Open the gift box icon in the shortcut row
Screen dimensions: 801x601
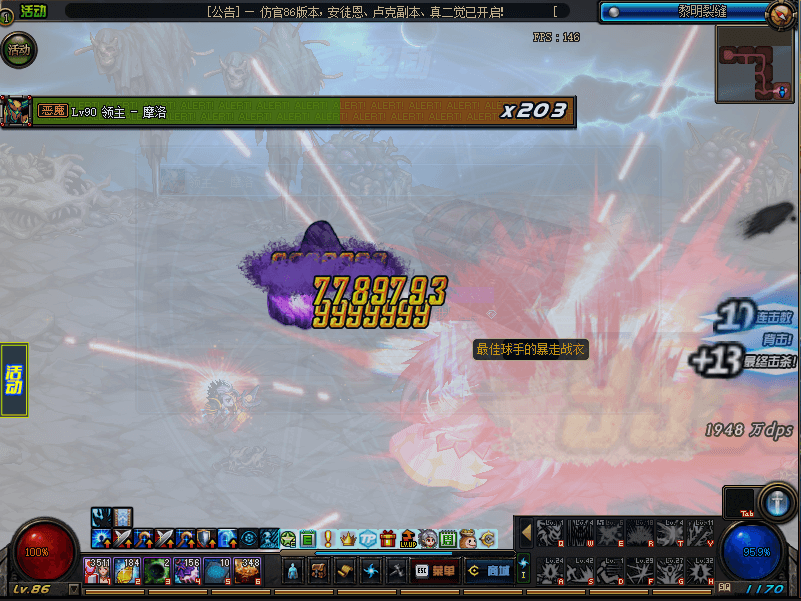[387, 539]
